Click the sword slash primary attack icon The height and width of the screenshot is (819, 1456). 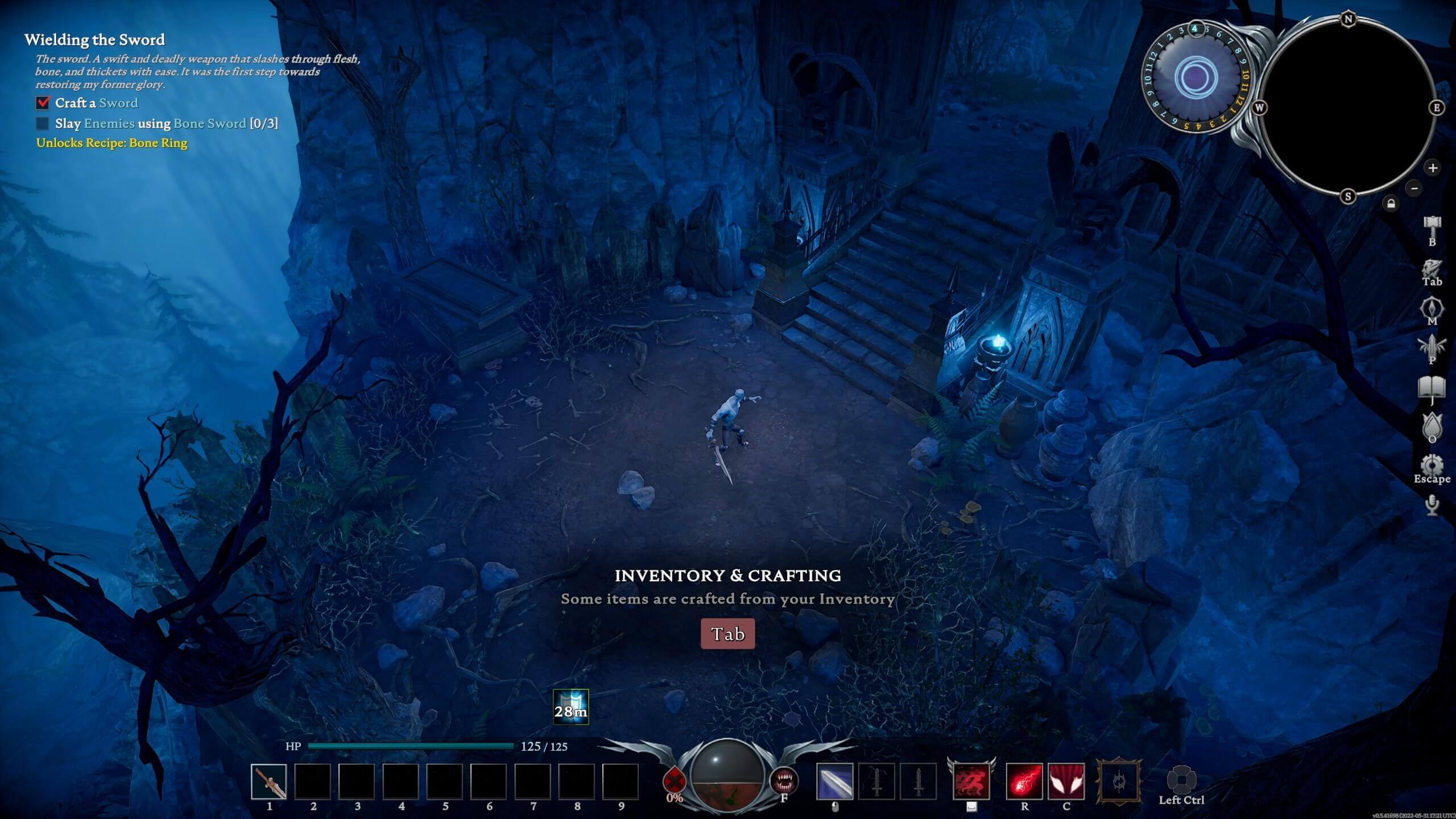(834, 781)
